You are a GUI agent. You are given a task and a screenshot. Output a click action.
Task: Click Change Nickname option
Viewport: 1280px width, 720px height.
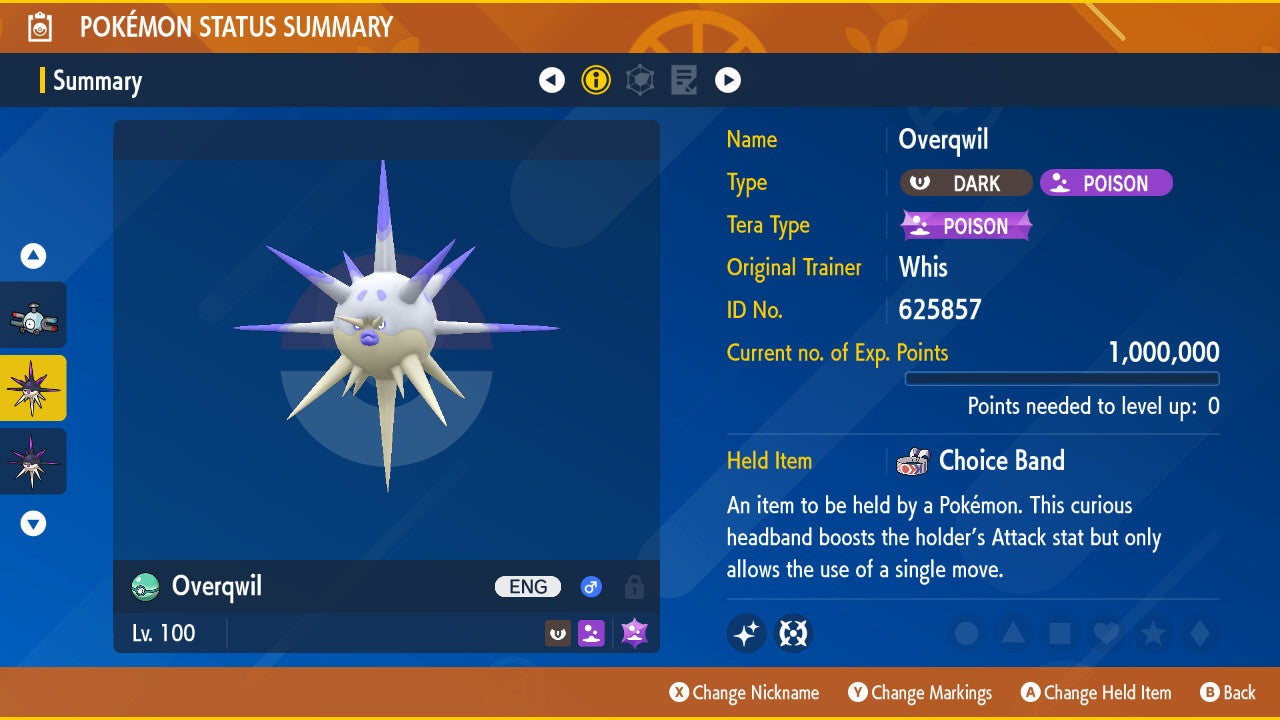[x=744, y=693]
